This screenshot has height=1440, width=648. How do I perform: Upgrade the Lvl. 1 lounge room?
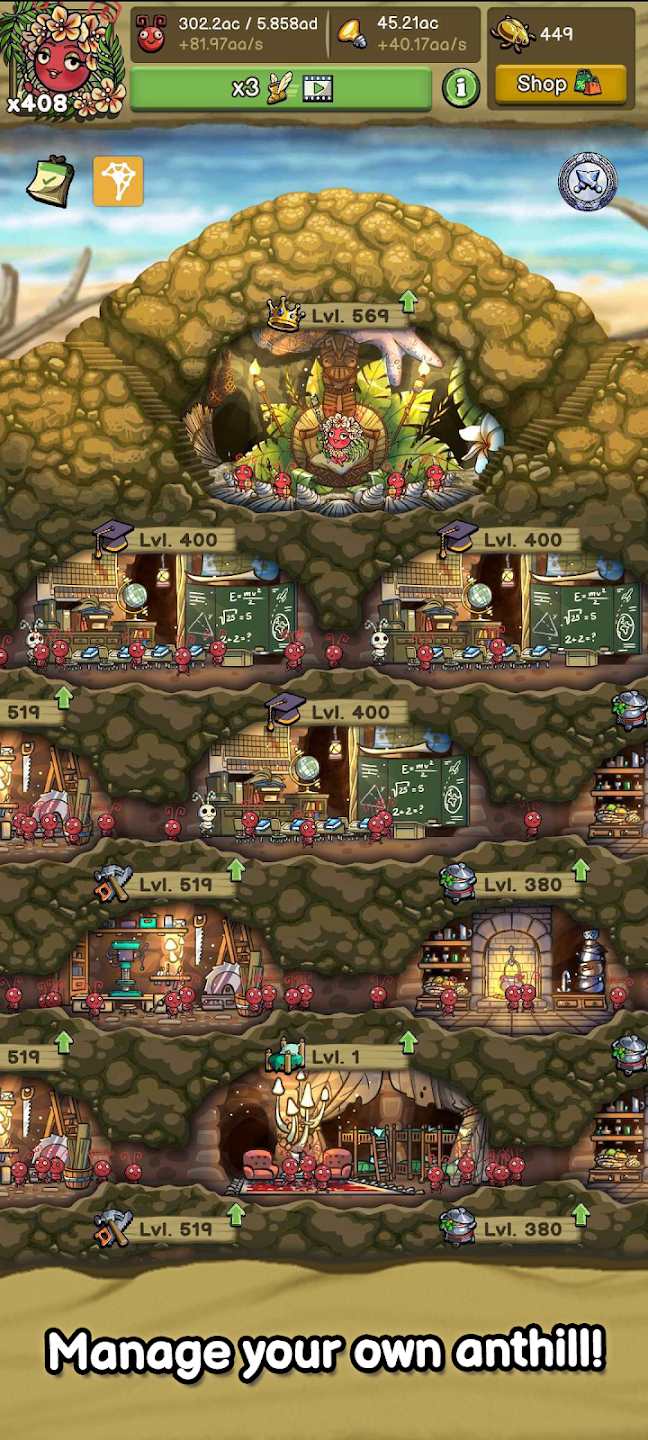pos(407,1043)
